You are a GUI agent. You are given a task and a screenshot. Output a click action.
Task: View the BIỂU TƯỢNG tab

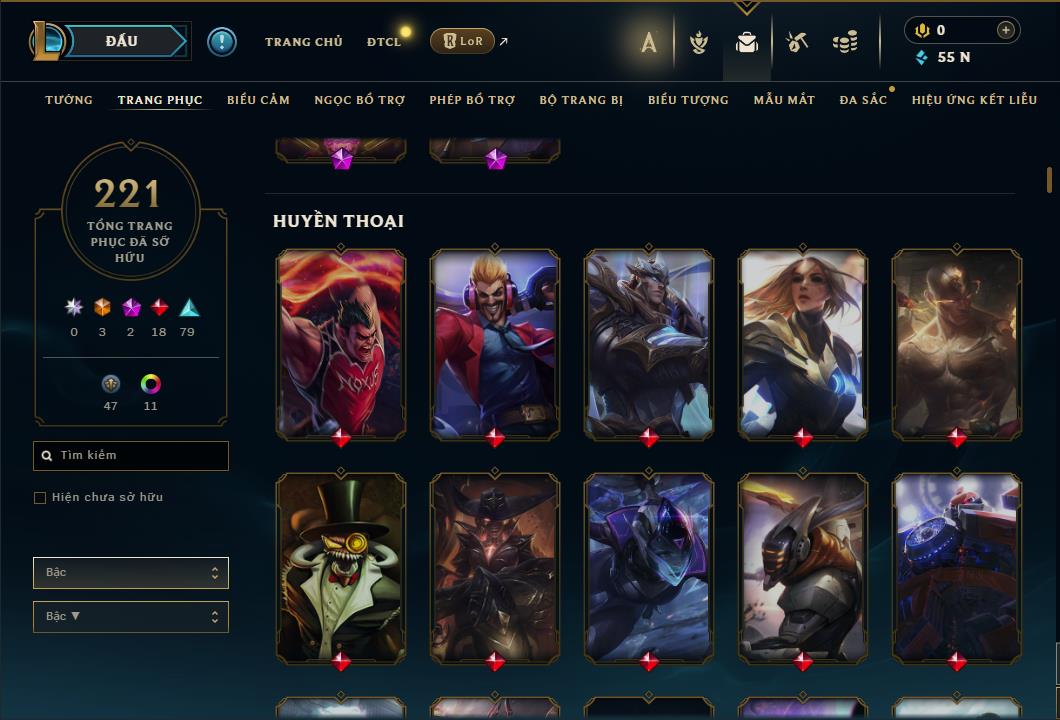(688, 100)
